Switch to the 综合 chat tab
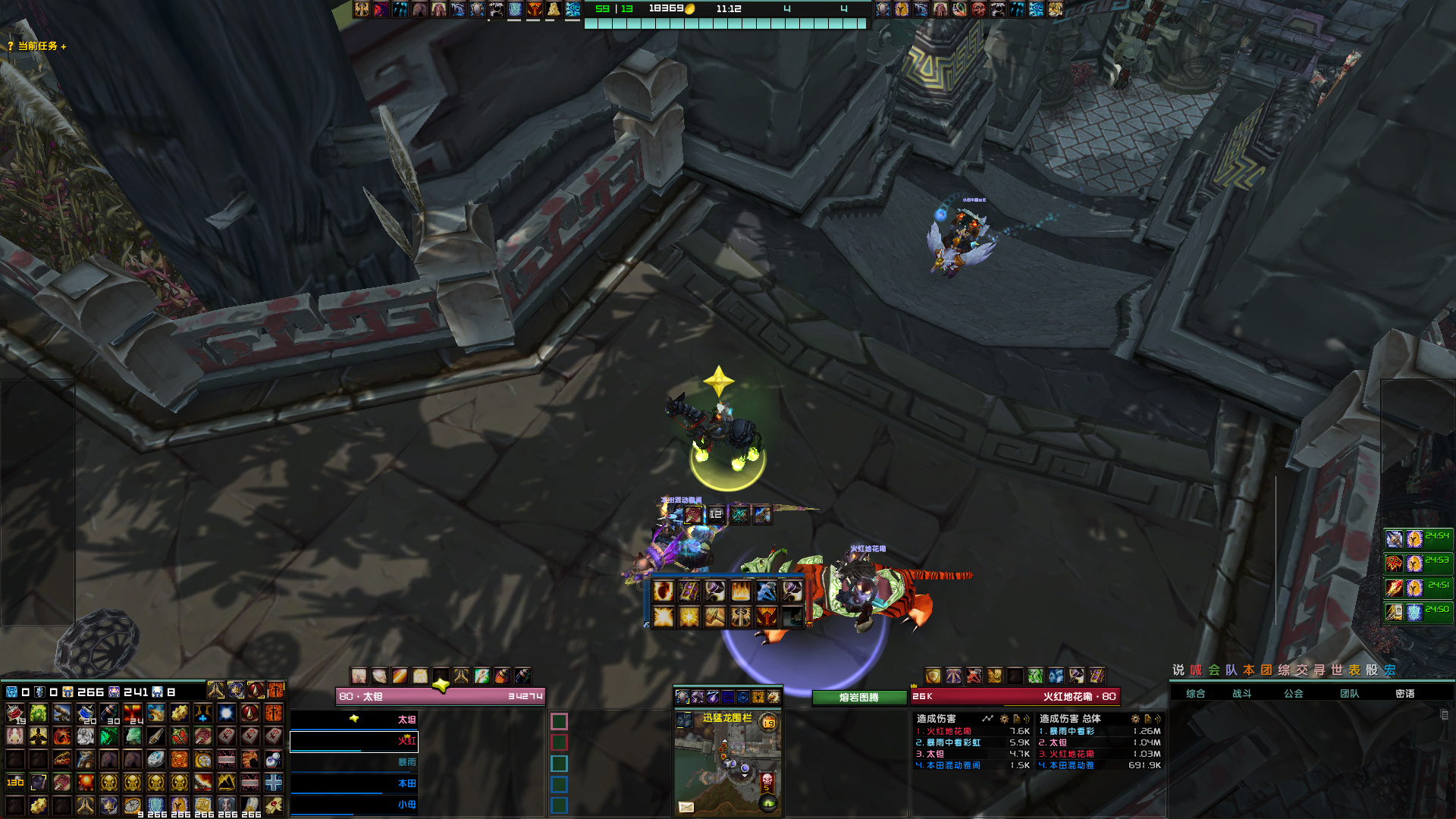 pyautogui.click(x=1196, y=693)
